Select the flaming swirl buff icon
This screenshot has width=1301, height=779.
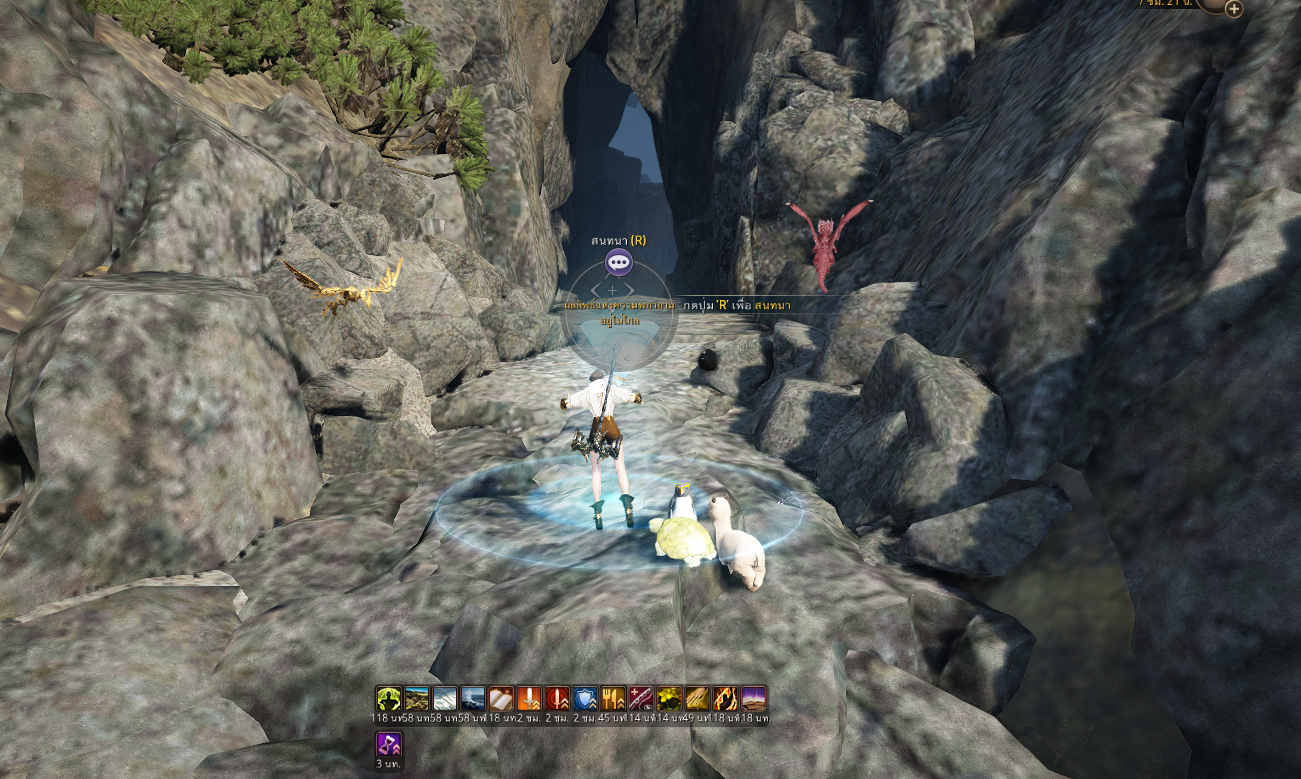click(x=725, y=698)
